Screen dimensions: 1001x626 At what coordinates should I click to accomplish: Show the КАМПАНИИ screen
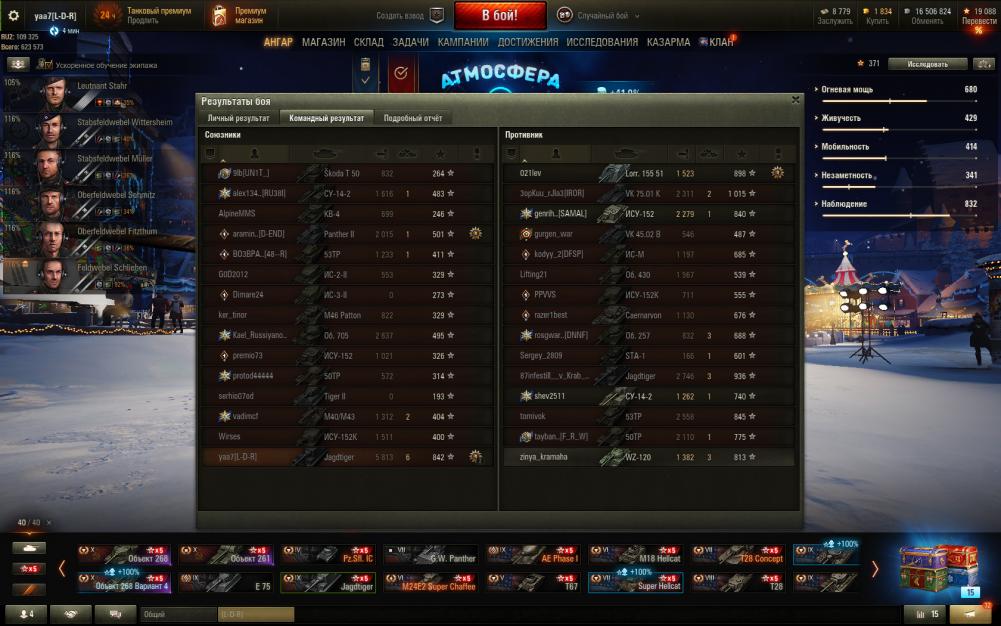(x=463, y=43)
